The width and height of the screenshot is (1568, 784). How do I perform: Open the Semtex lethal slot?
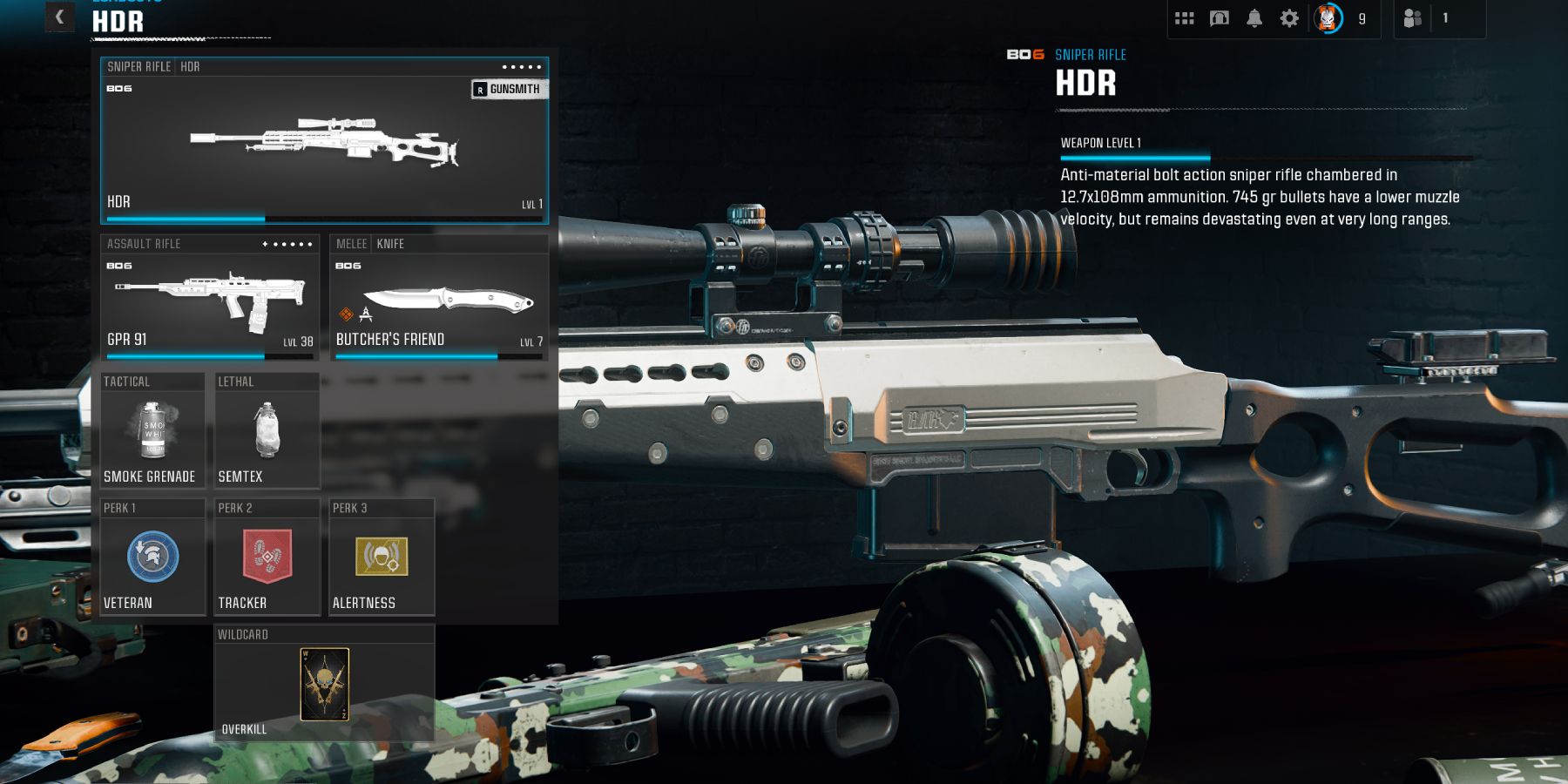click(267, 431)
